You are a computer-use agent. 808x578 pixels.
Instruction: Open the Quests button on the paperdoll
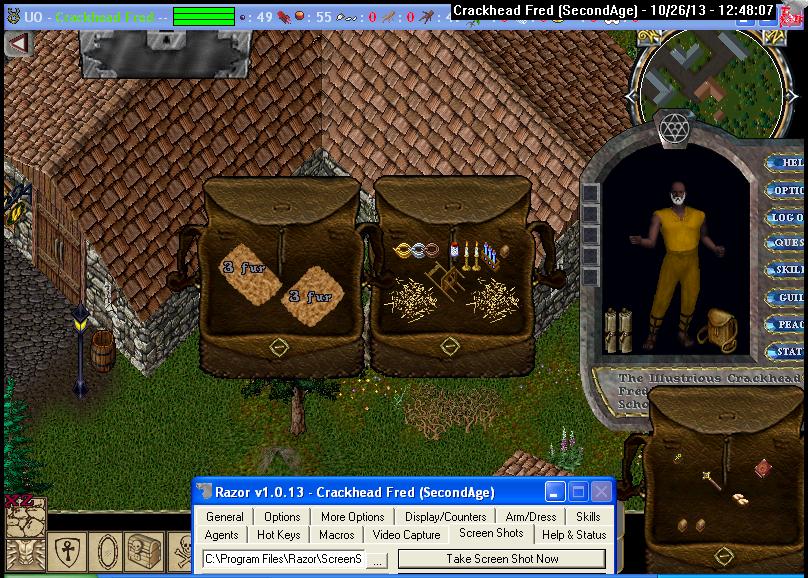tap(789, 243)
